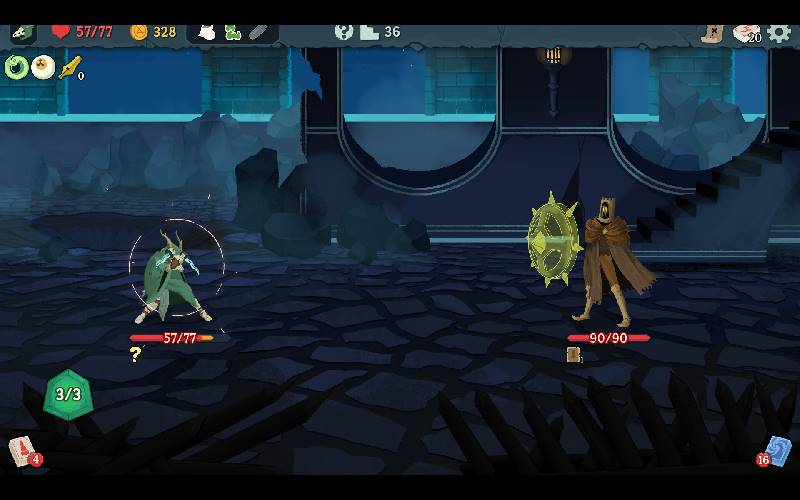This screenshot has width=800, height=500.
Task: Click the floor 36 stairs icon
Action: point(369,32)
